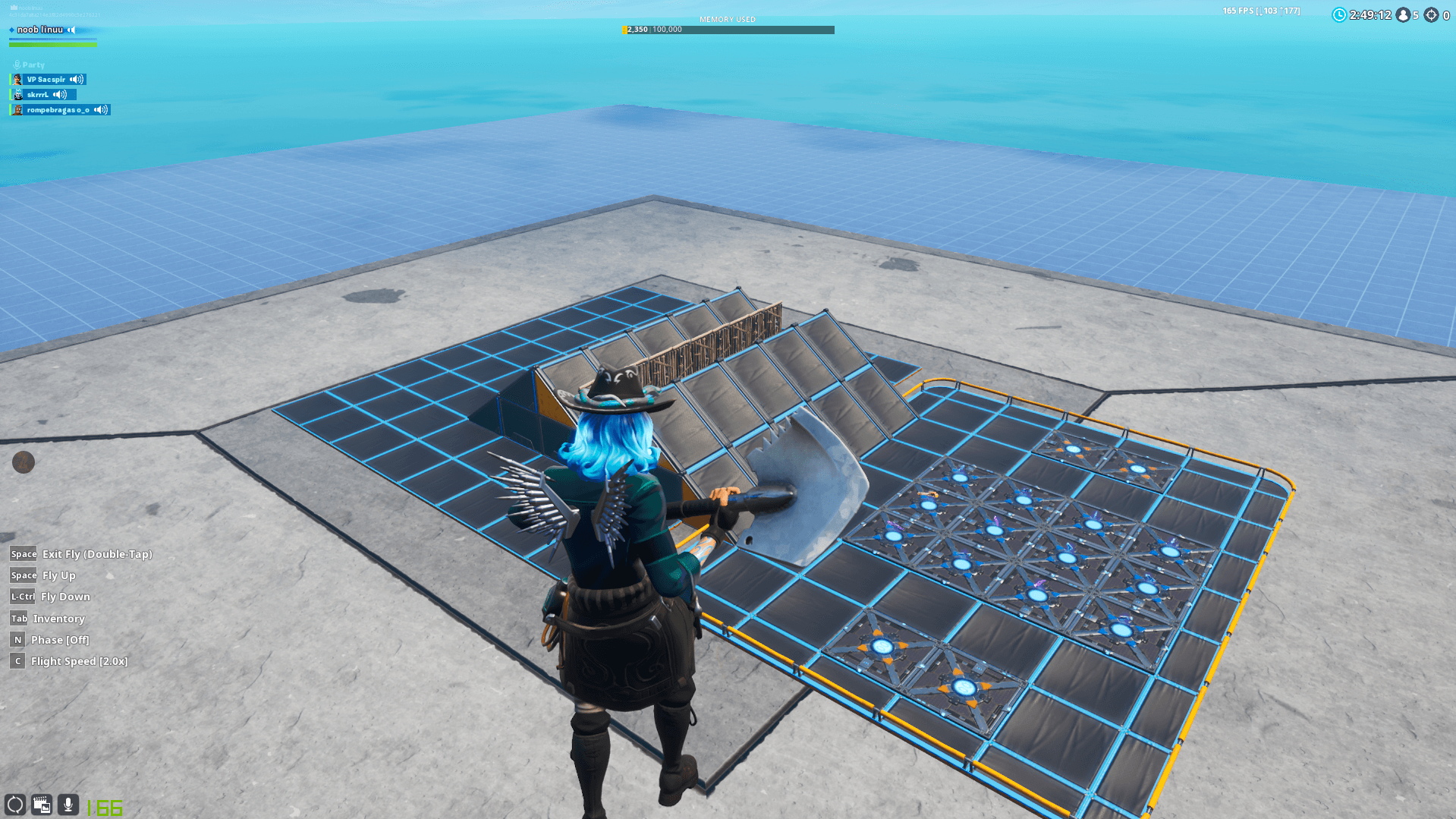Select party member rompebragas o_o
Viewport: 1456px width, 819px height.
[x=58, y=110]
